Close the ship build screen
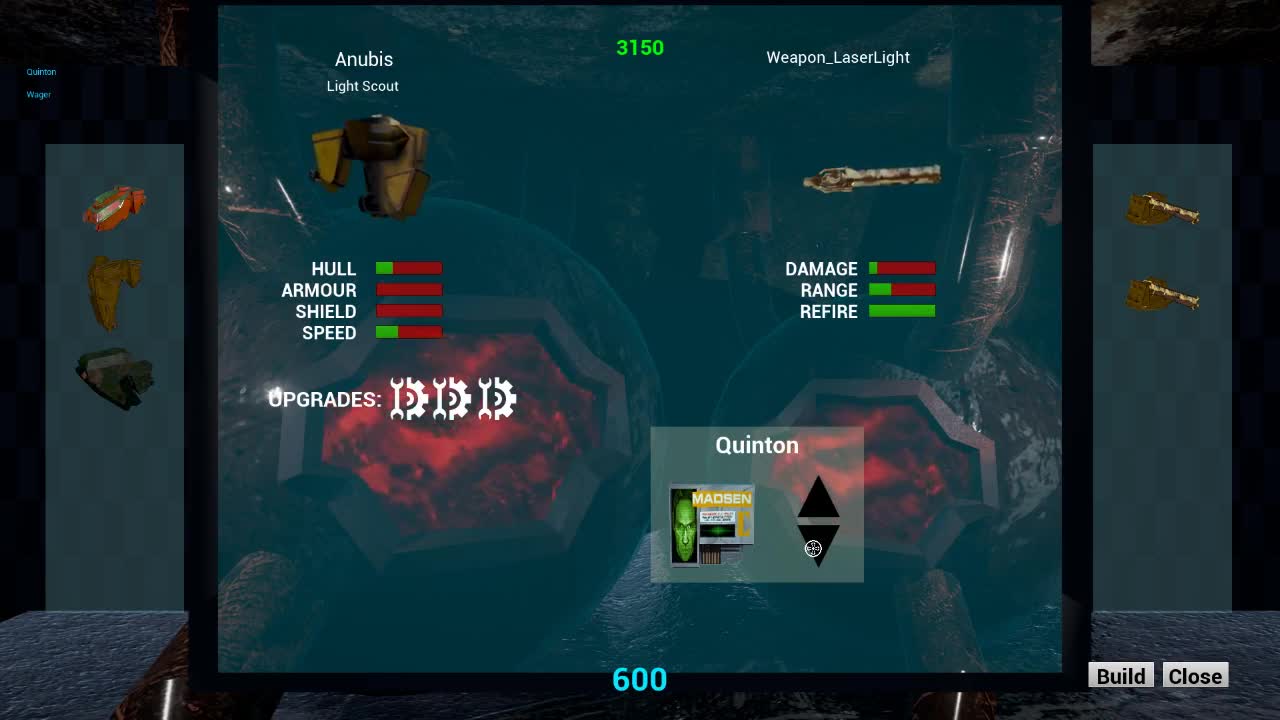 (x=1195, y=676)
